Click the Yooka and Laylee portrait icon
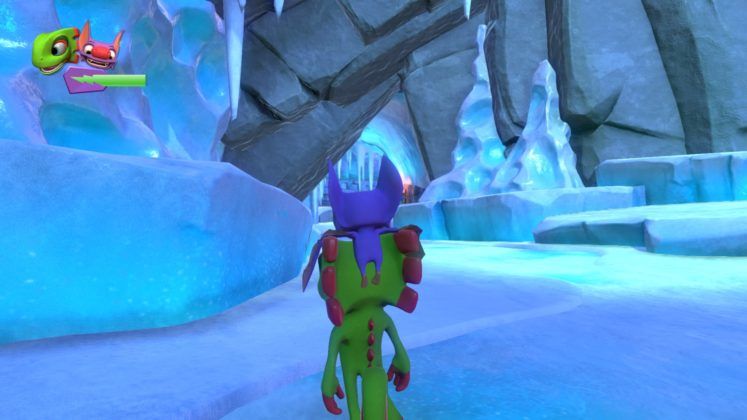Screen dimensions: 747x420 pos(76,49)
